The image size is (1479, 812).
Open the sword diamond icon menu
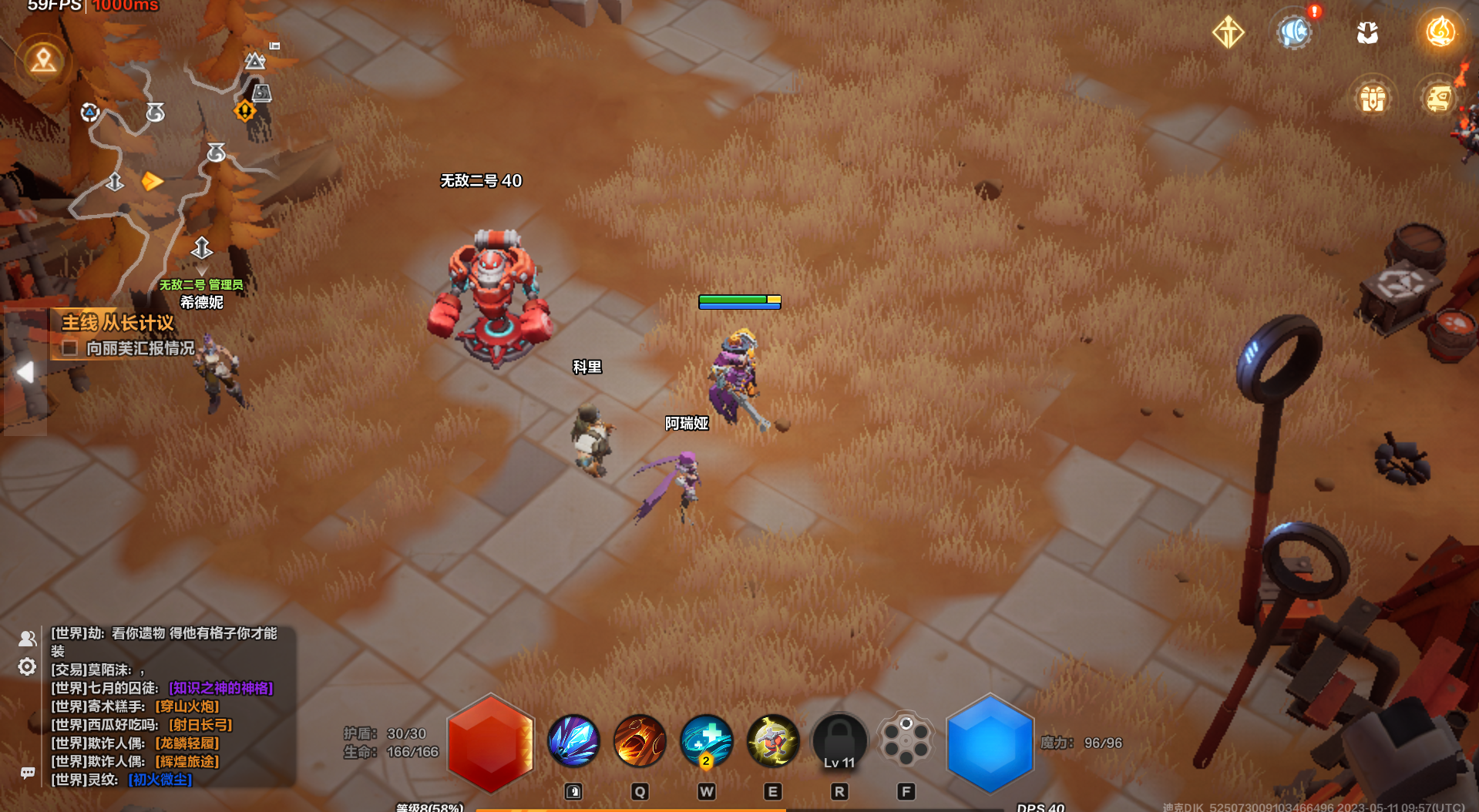point(1228,32)
